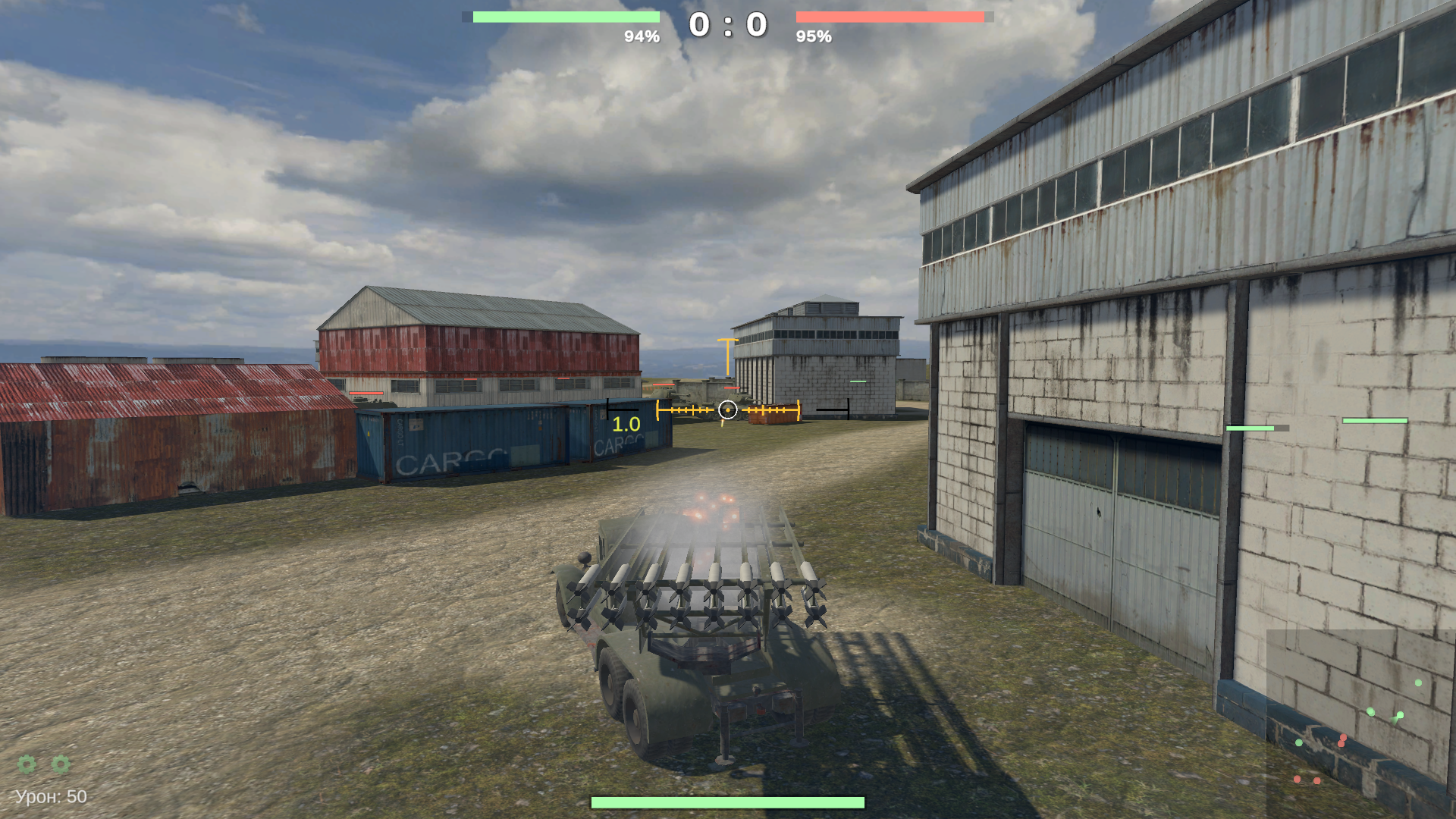Click the Урон: 50 damage readout
Viewport: 1456px width, 819px height.
pyautogui.click(x=50, y=796)
